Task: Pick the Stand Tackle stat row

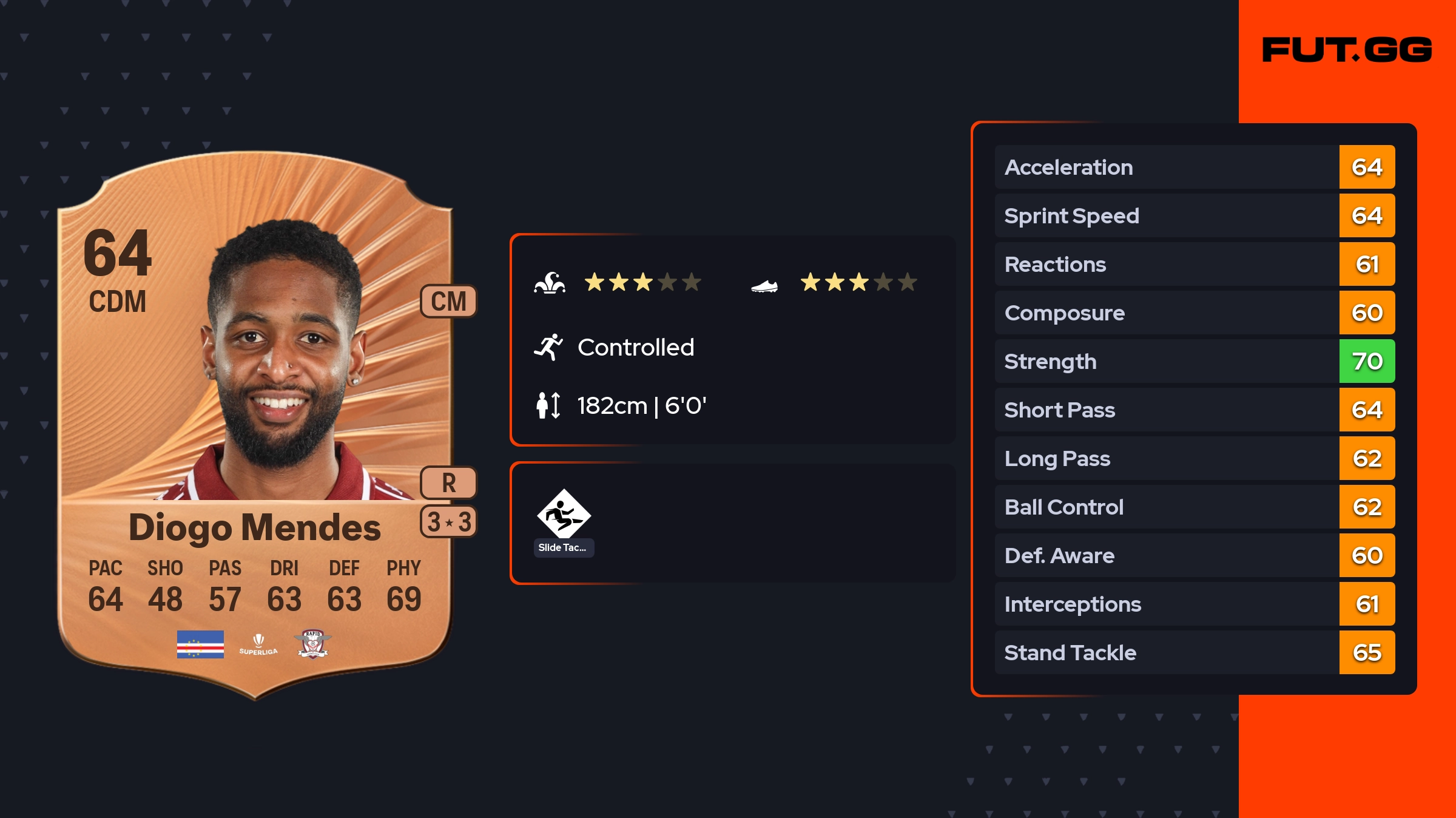Action: (1194, 652)
